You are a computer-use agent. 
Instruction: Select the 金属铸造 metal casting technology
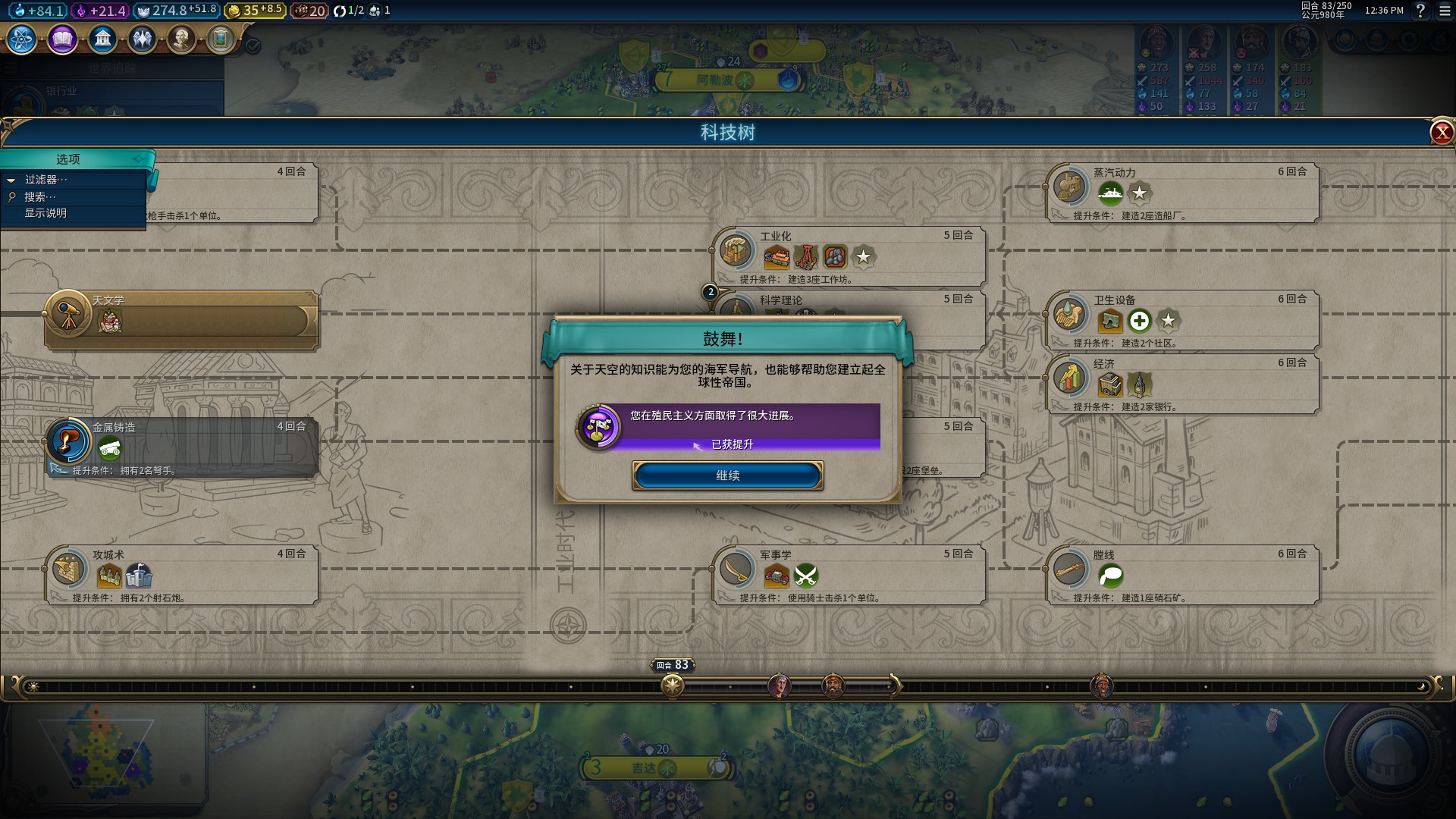pyautogui.click(x=180, y=447)
